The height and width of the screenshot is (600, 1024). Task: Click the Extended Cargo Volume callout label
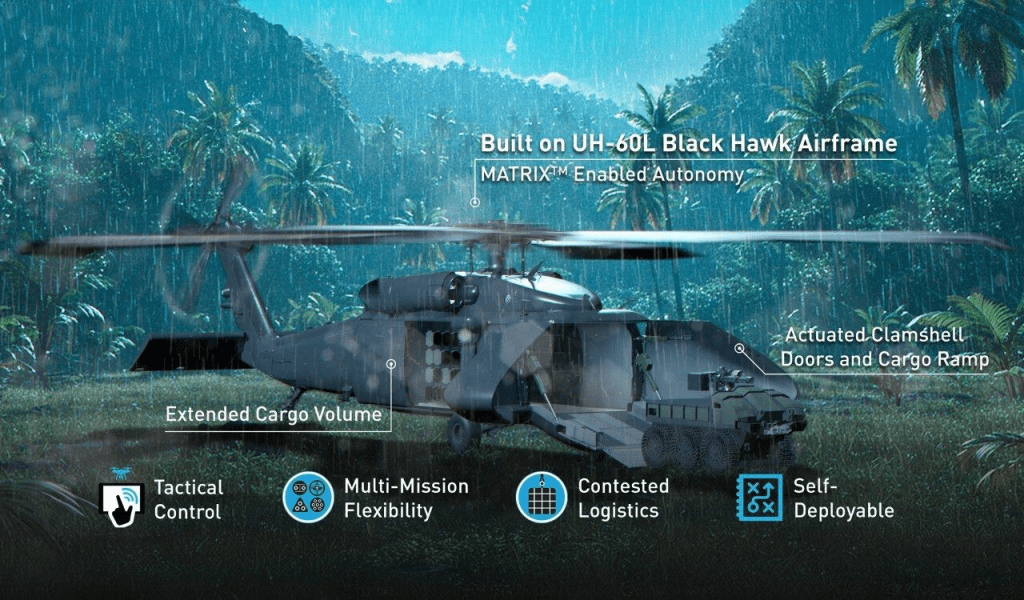pos(274,414)
